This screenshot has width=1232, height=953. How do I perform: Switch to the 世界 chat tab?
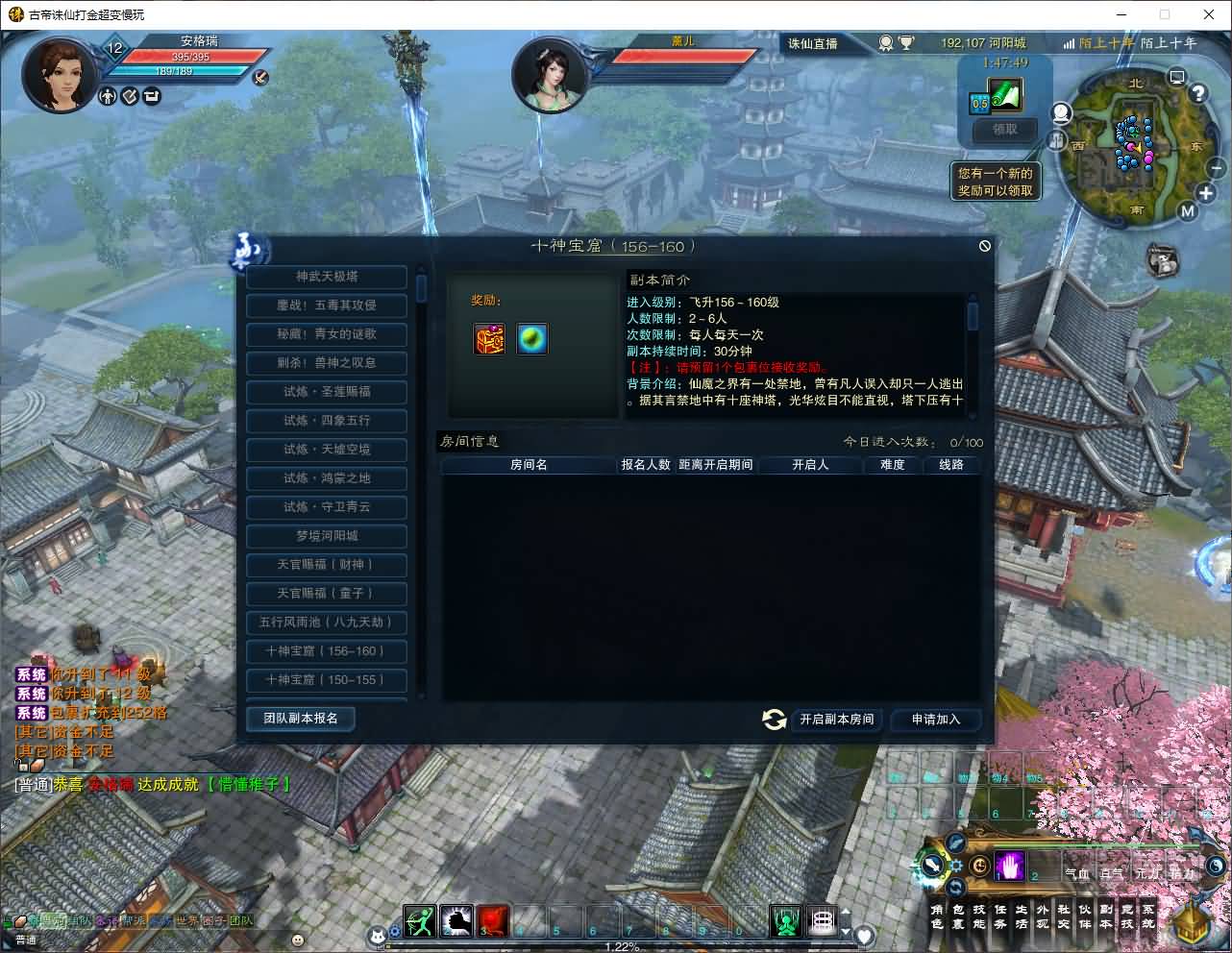pos(186,919)
